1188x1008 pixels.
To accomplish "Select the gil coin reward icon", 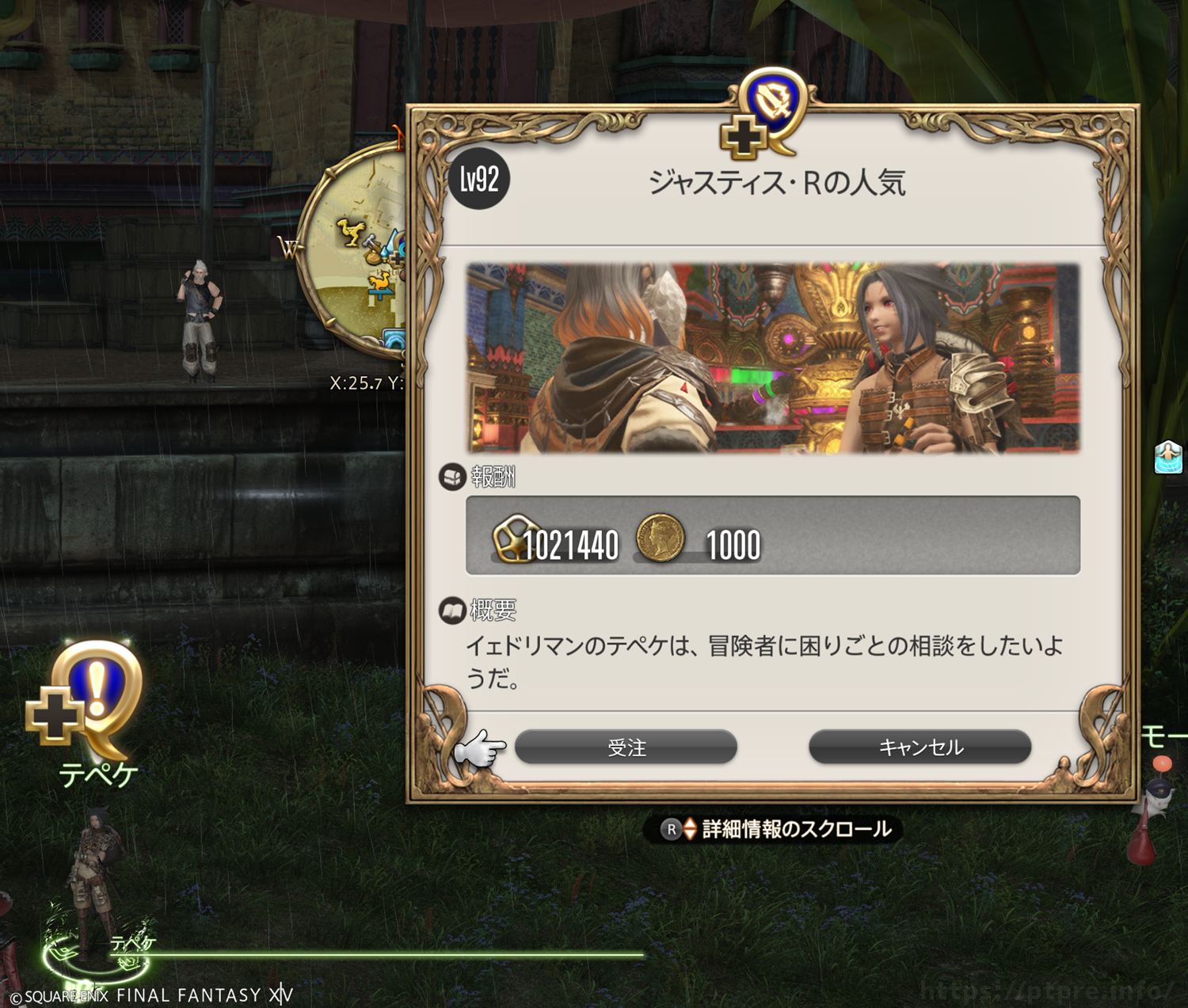I will pos(660,538).
